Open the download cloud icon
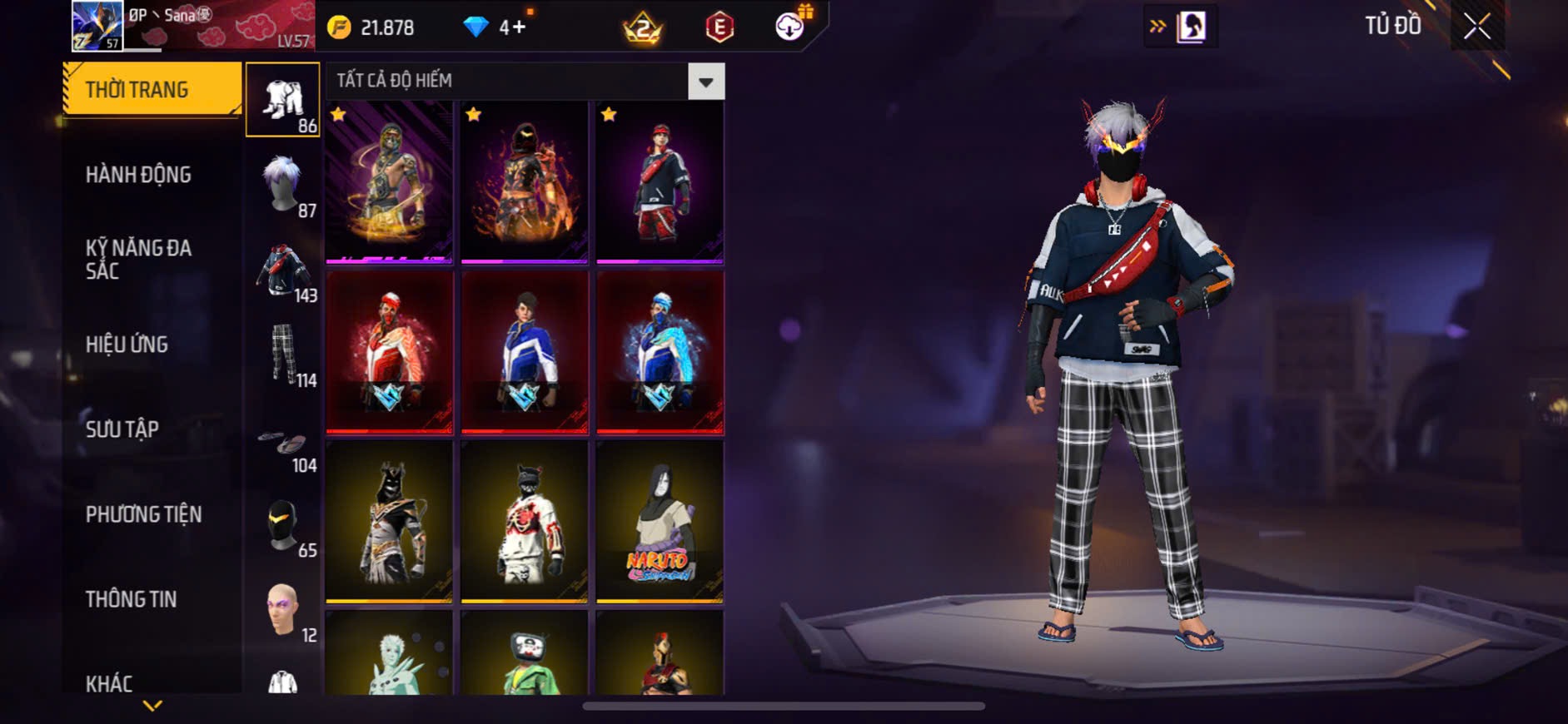Viewport: 1568px width, 724px height. [789, 27]
